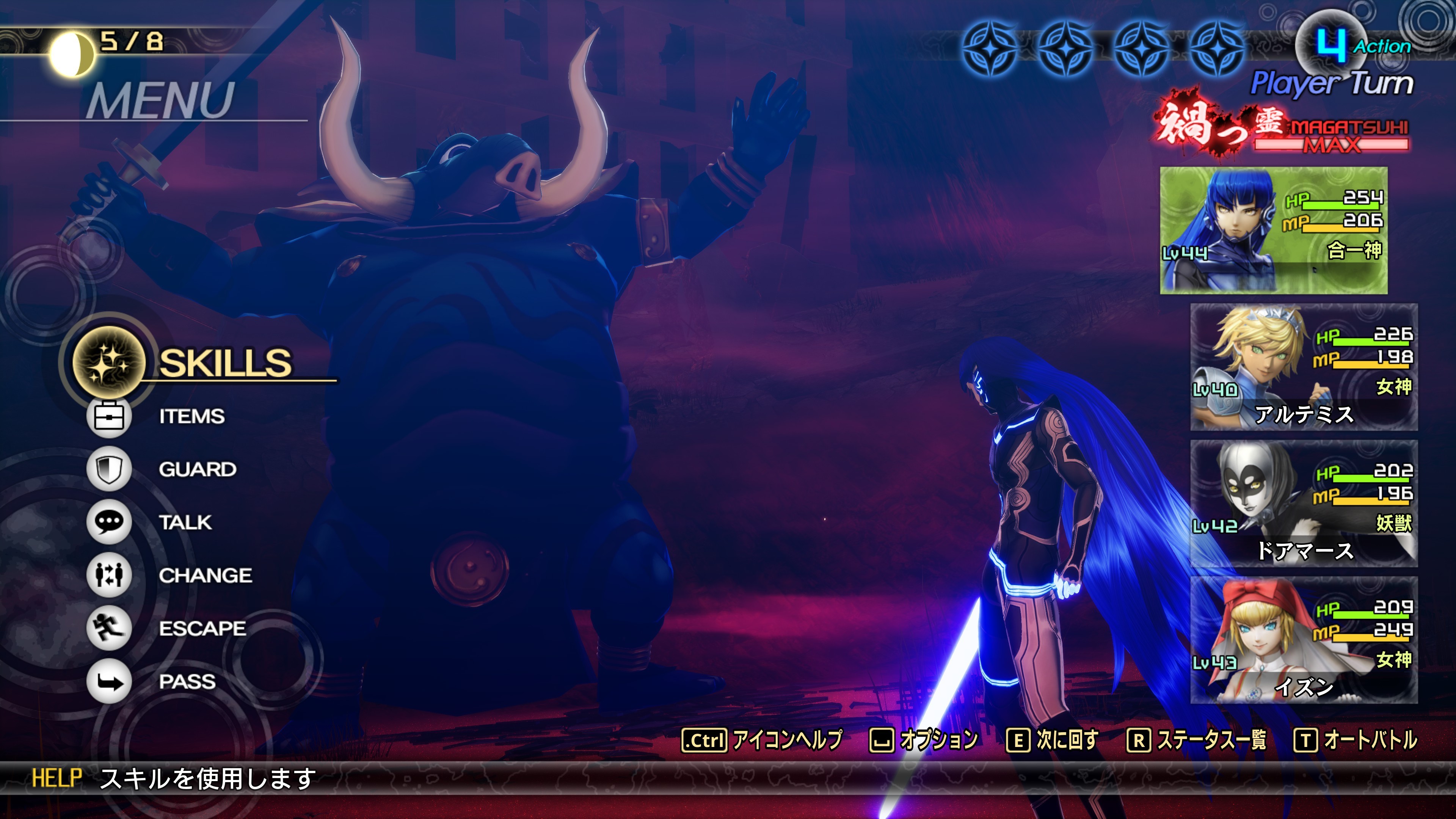Select the イズン party member panel
Screen dimensions: 1456x819
click(1304, 640)
